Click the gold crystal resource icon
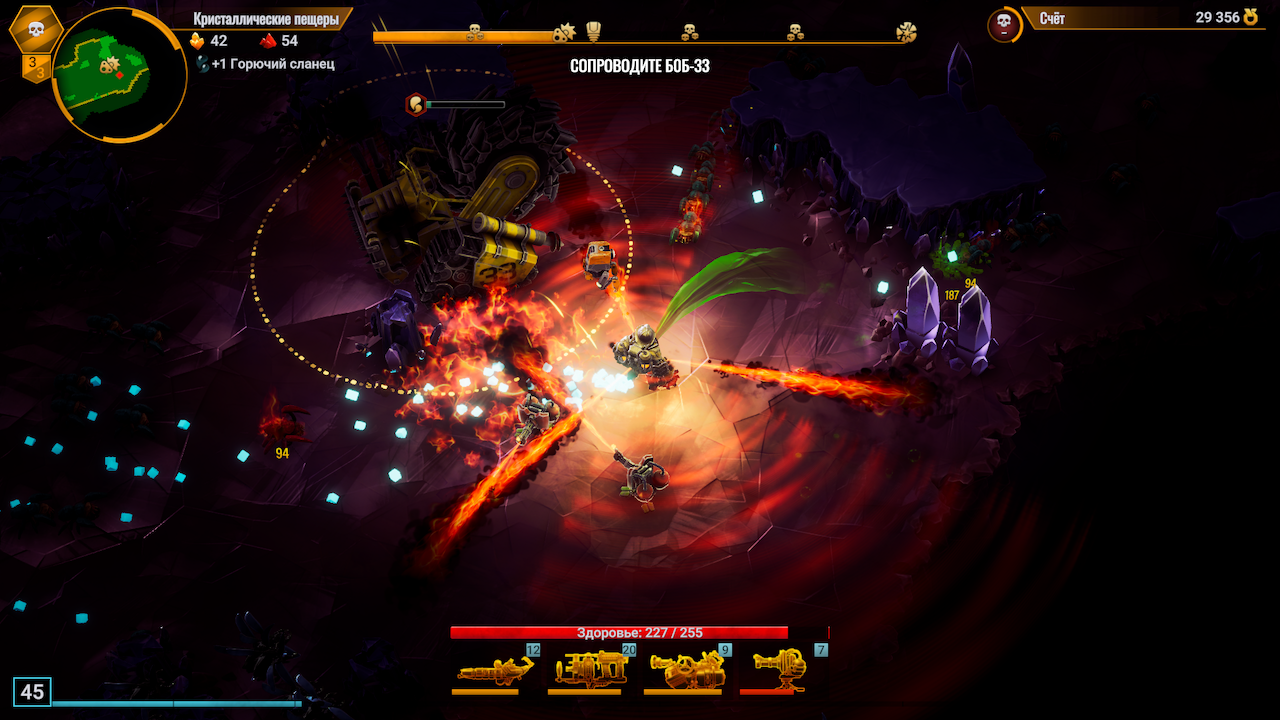The width and height of the screenshot is (1280, 720). point(197,41)
